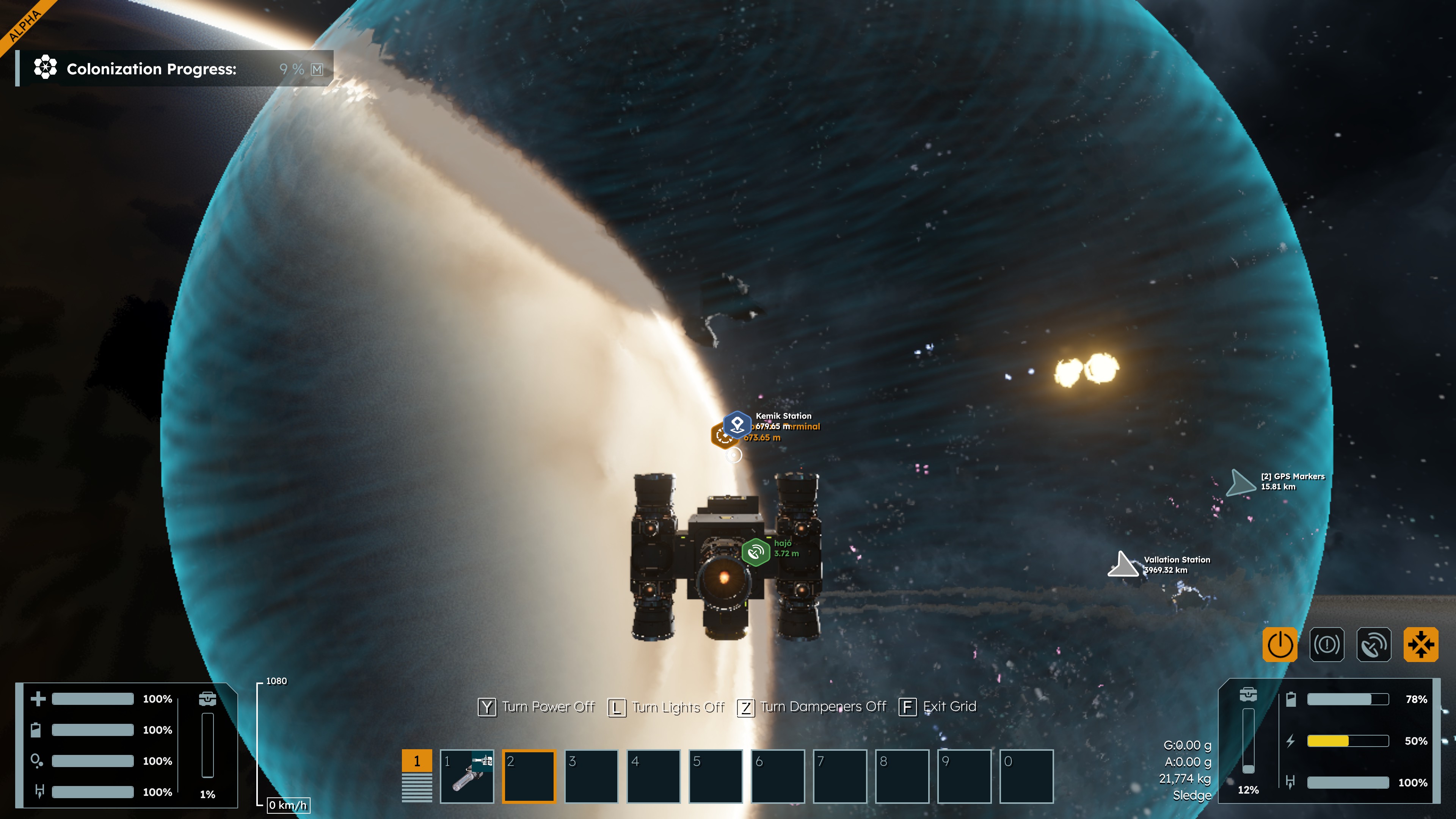Toggle the antenna broadcast status icon
The image size is (1456, 819).
click(x=1373, y=644)
